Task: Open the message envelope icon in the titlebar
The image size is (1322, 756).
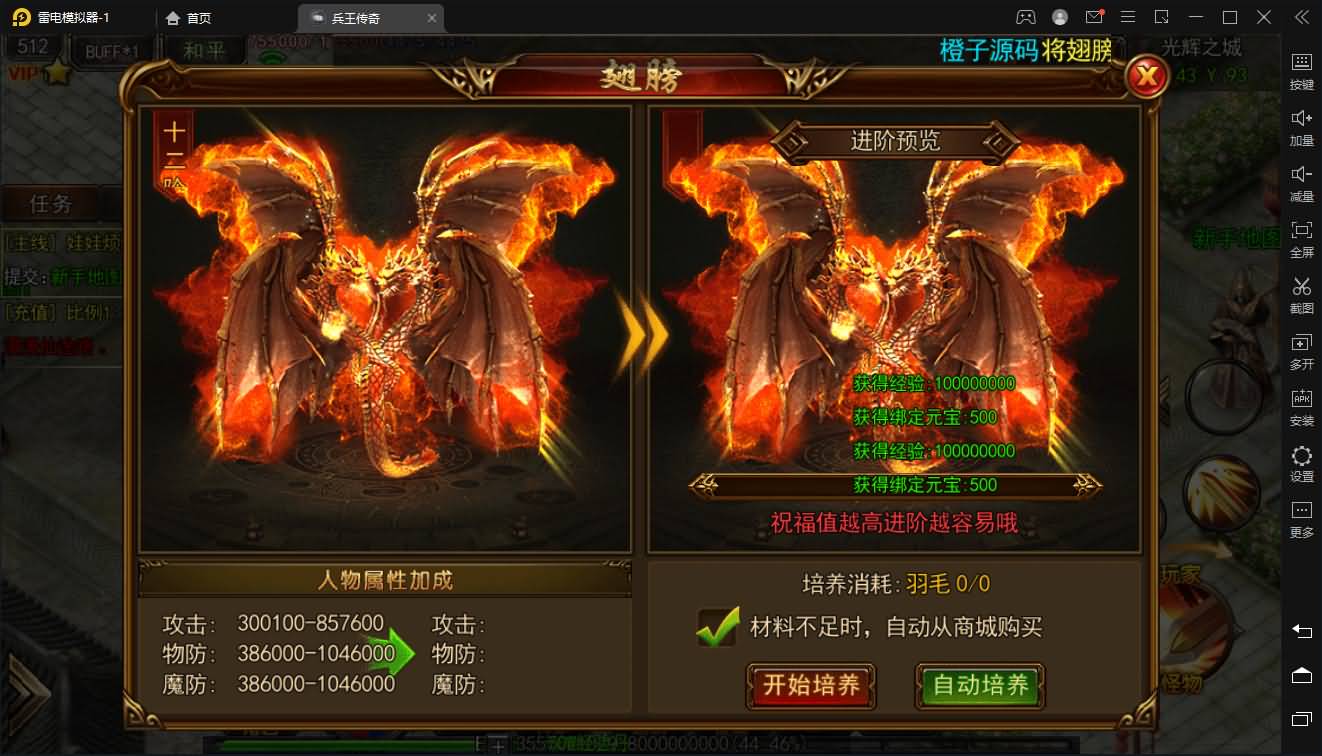Action: pos(1095,17)
